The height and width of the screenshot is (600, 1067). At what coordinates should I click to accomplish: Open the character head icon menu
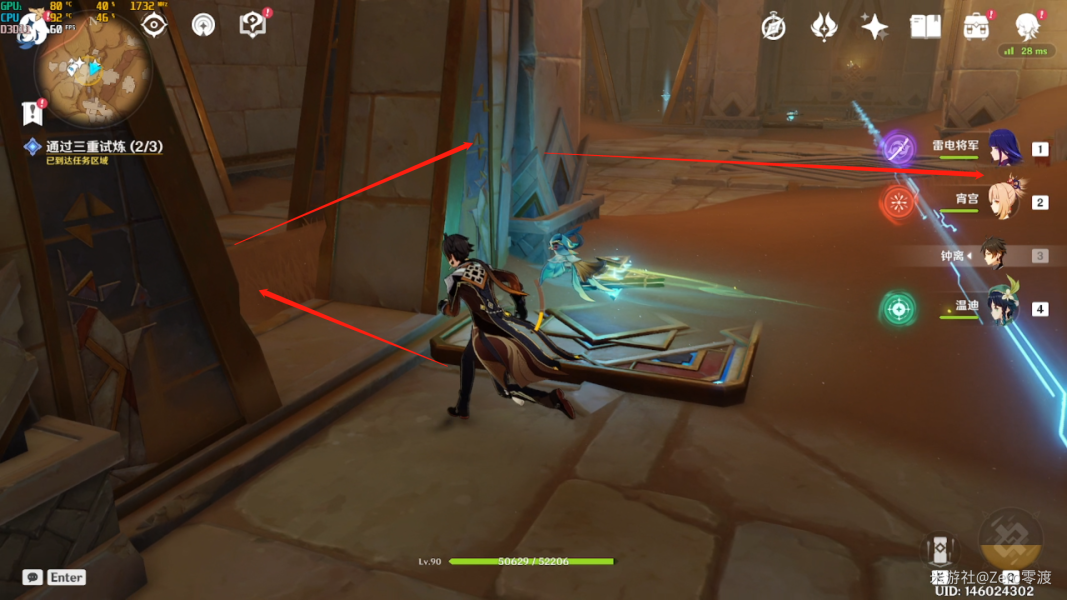click(x=1027, y=26)
